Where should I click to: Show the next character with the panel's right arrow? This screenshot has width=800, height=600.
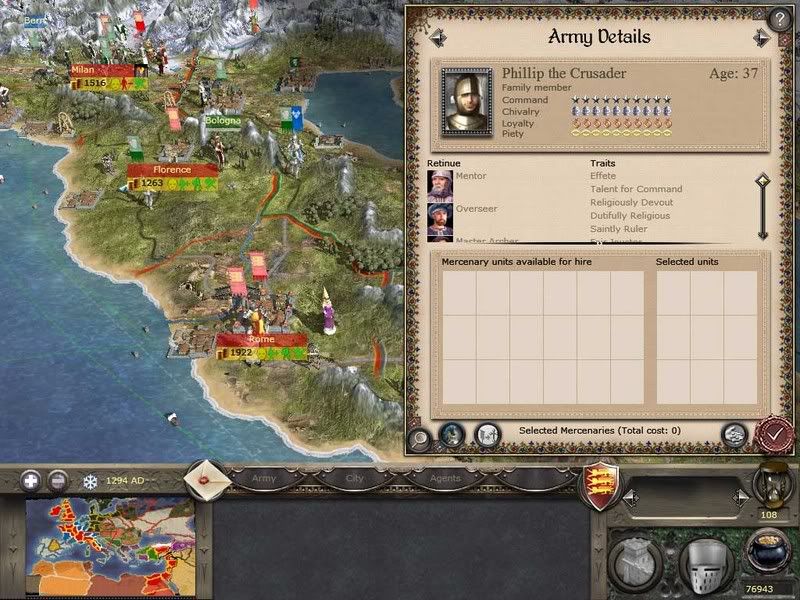coord(763,37)
